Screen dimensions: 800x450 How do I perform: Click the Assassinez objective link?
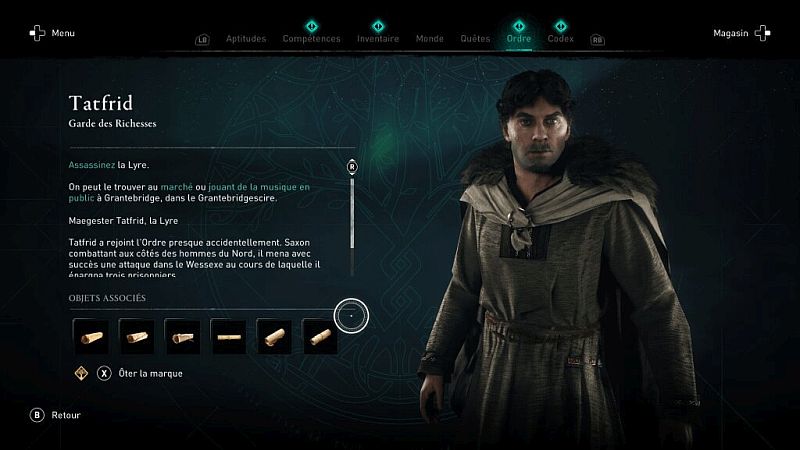[x=92, y=164]
